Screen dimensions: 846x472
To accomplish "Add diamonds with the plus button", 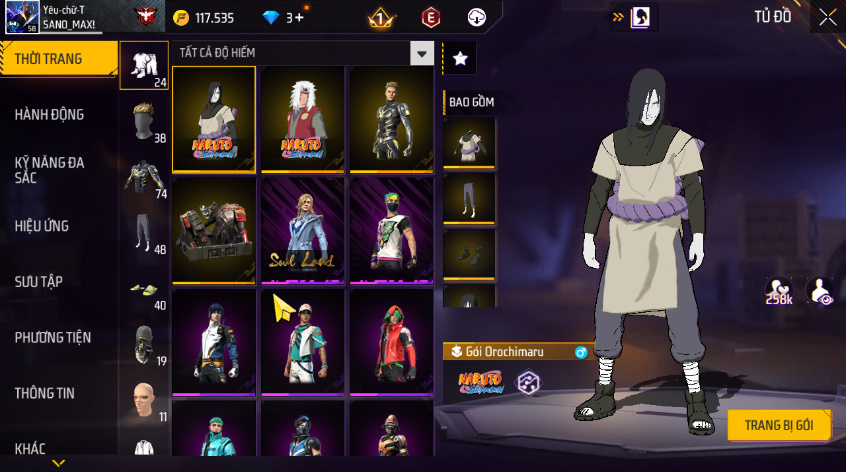I will pyautogui.click(x=299, y=17).
